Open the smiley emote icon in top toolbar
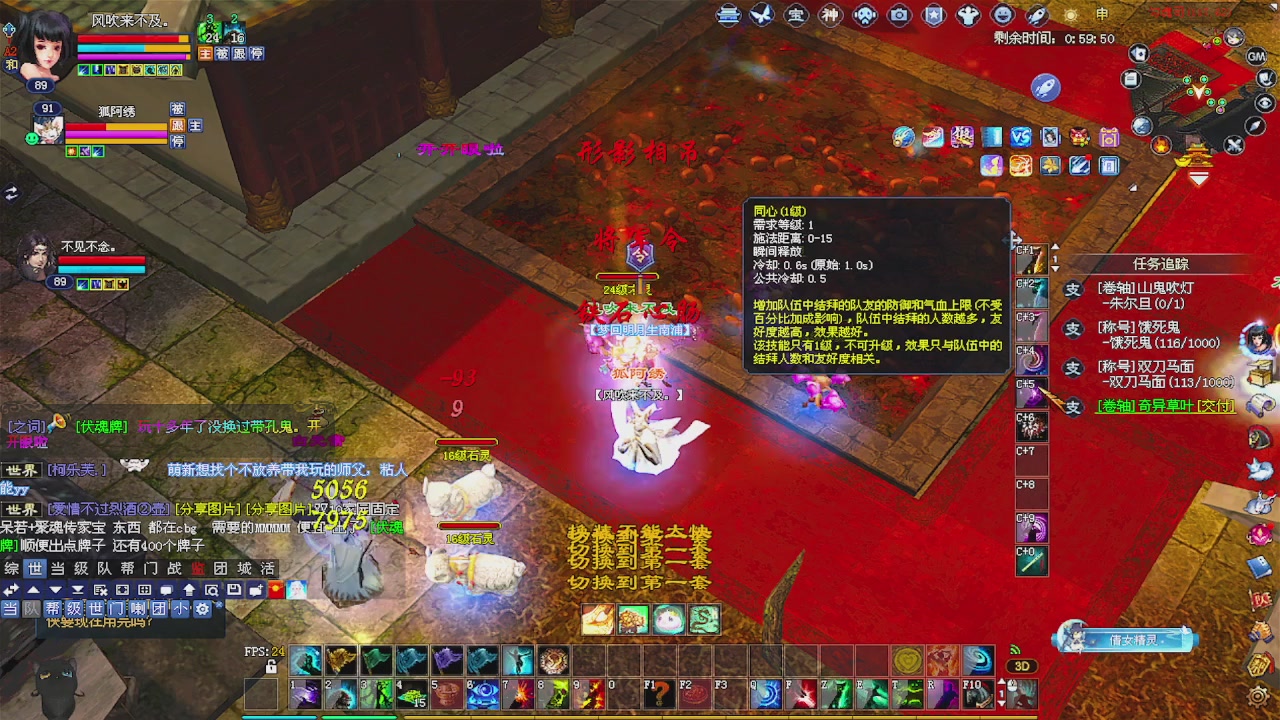The image size is (1280, 720). click(x=1003, y=15)
